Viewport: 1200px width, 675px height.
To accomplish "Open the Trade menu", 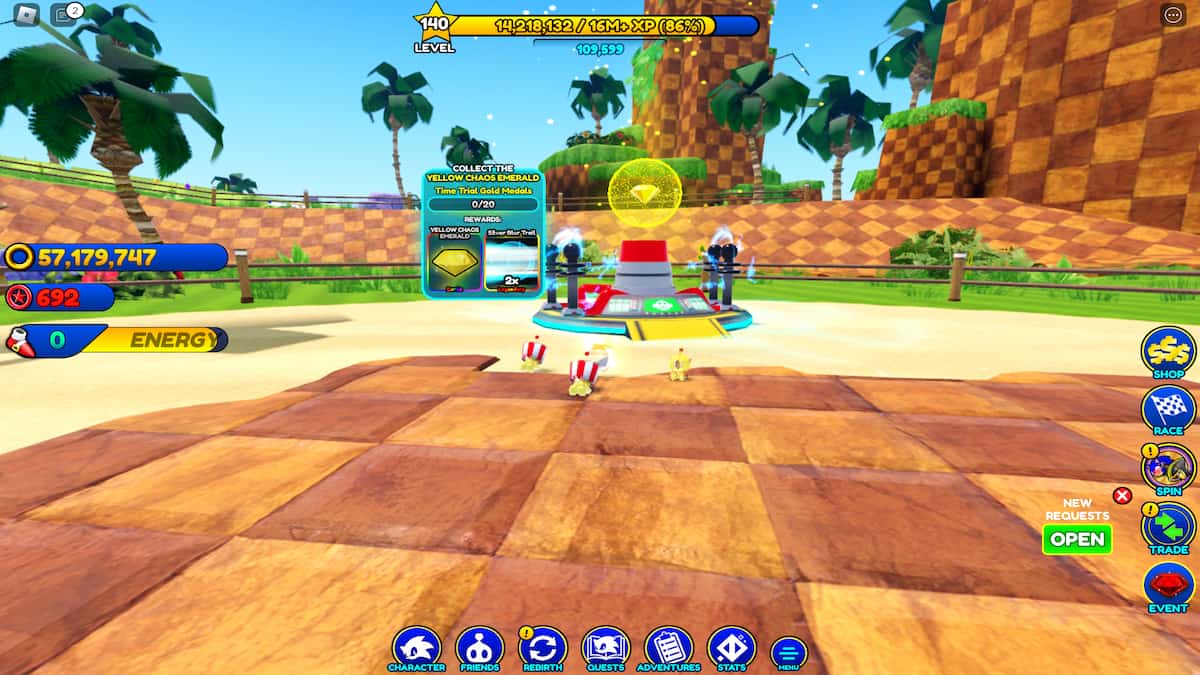I will [x=1168, y=526].
